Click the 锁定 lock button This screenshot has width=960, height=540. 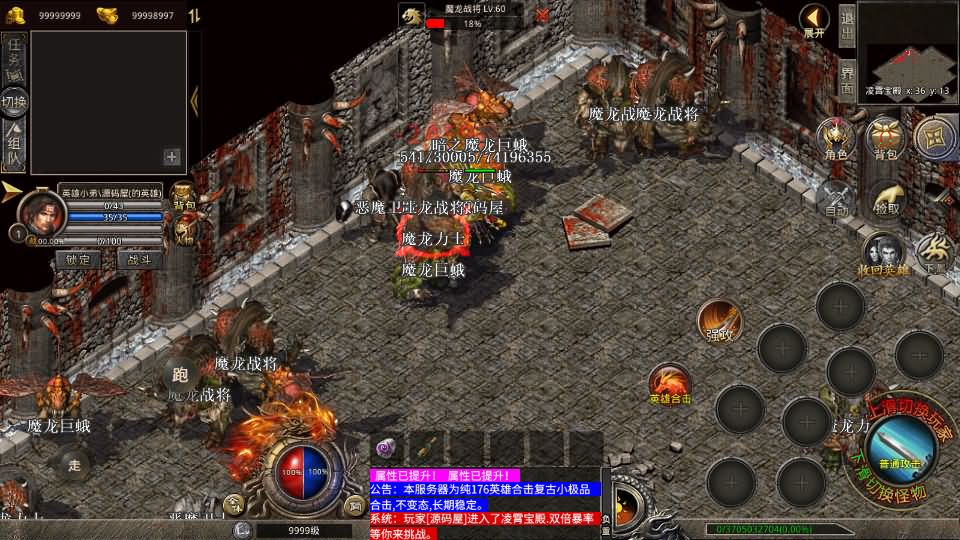[x=78, y=259]
